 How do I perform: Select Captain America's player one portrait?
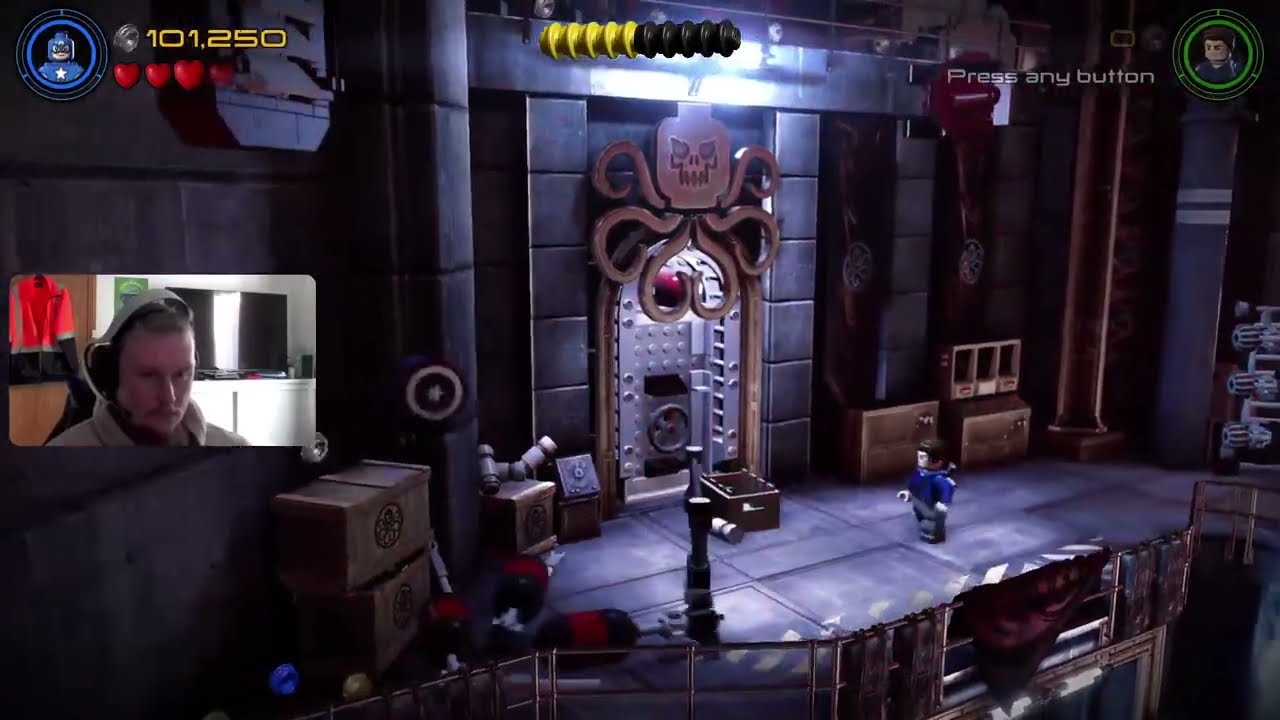62,54
